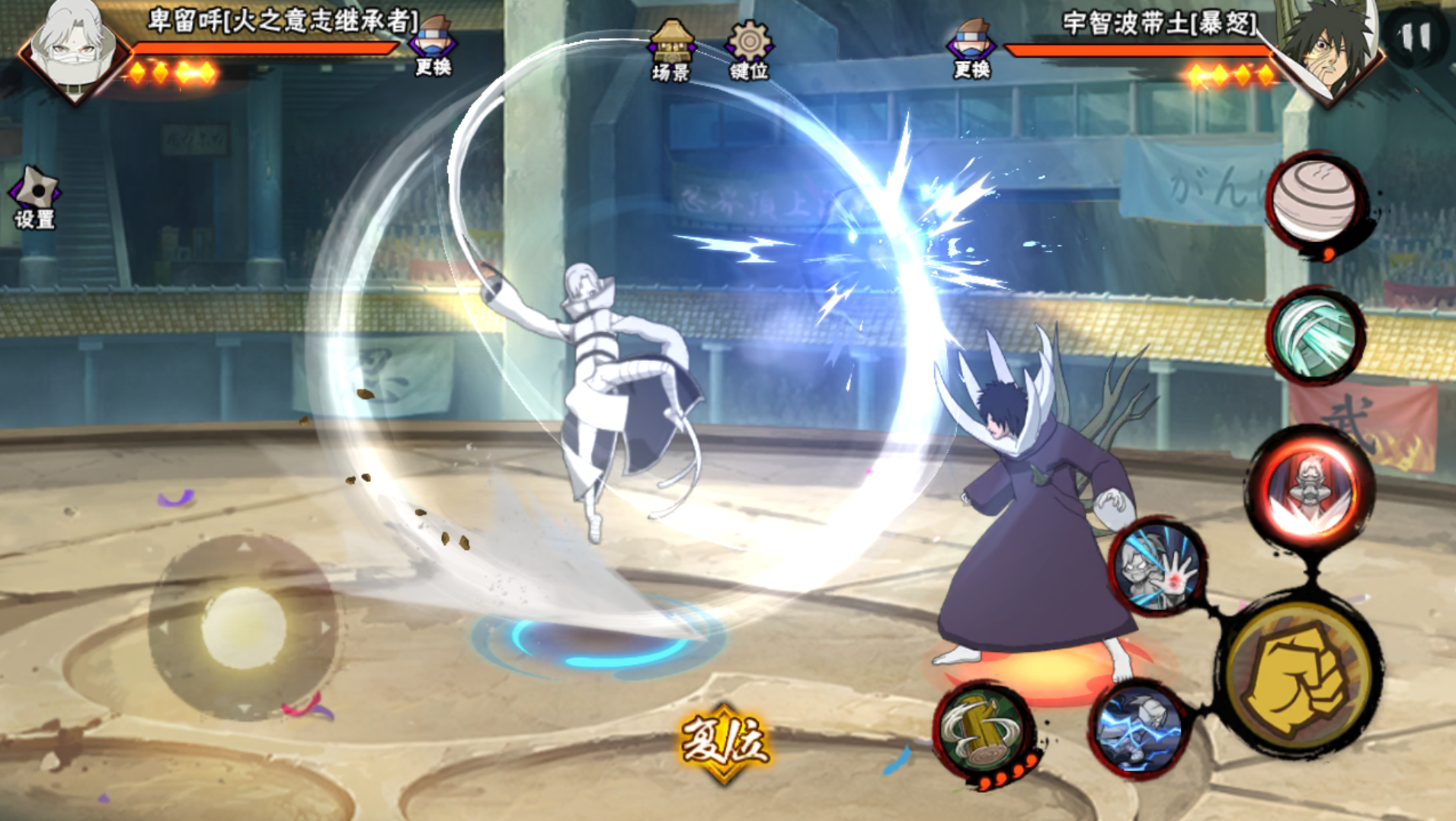Image resolution: width=1456 pixels, height=821 pixels.
Task: Open the 键位 key layout settings
Action: (749, 50)
